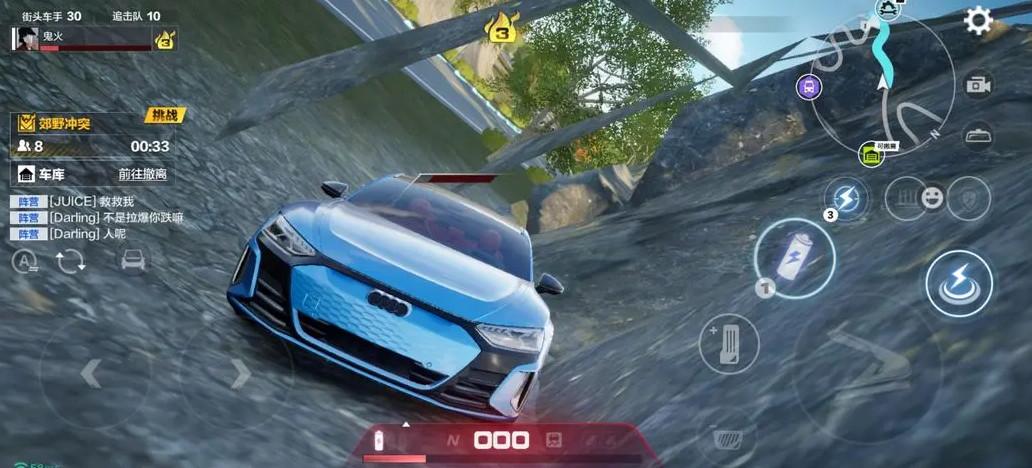The image size is (1032, 468).
Task: Toggle the auto 'A' icon
Action: [x=25, y=262]
